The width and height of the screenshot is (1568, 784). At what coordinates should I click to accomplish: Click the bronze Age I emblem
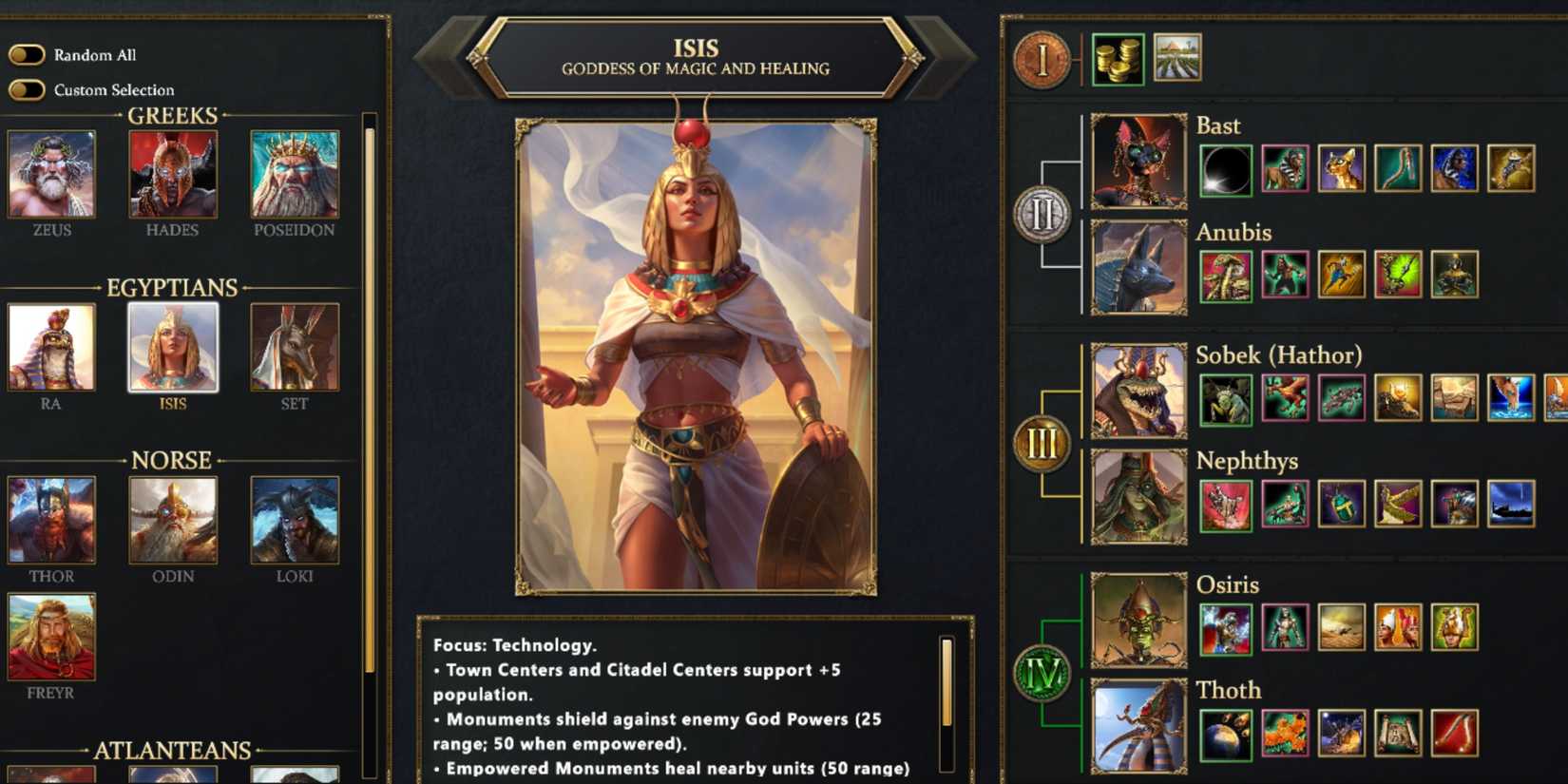pyautogui.click(x=1042, y=59)
